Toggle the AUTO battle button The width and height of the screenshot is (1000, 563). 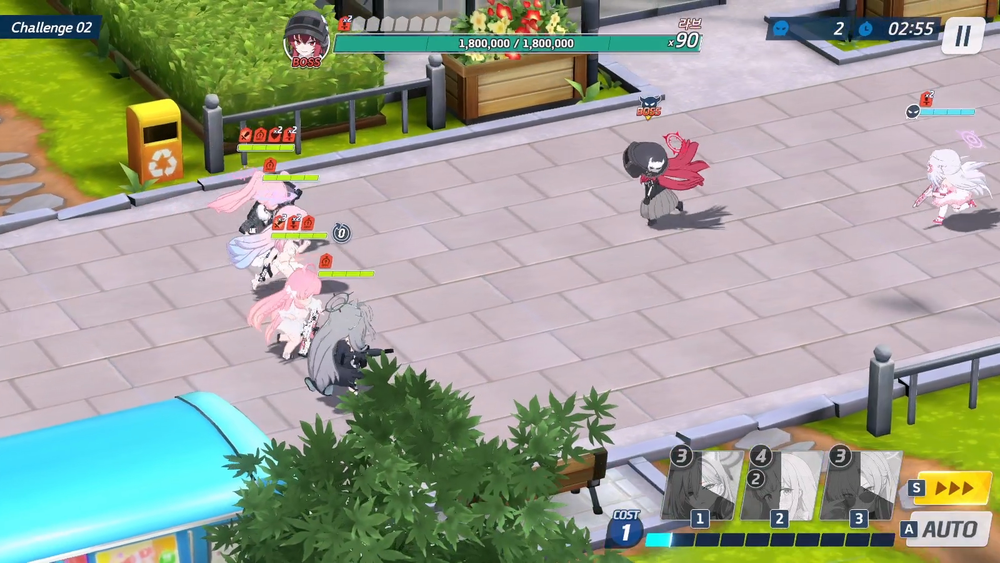click(x=948, y=529)
